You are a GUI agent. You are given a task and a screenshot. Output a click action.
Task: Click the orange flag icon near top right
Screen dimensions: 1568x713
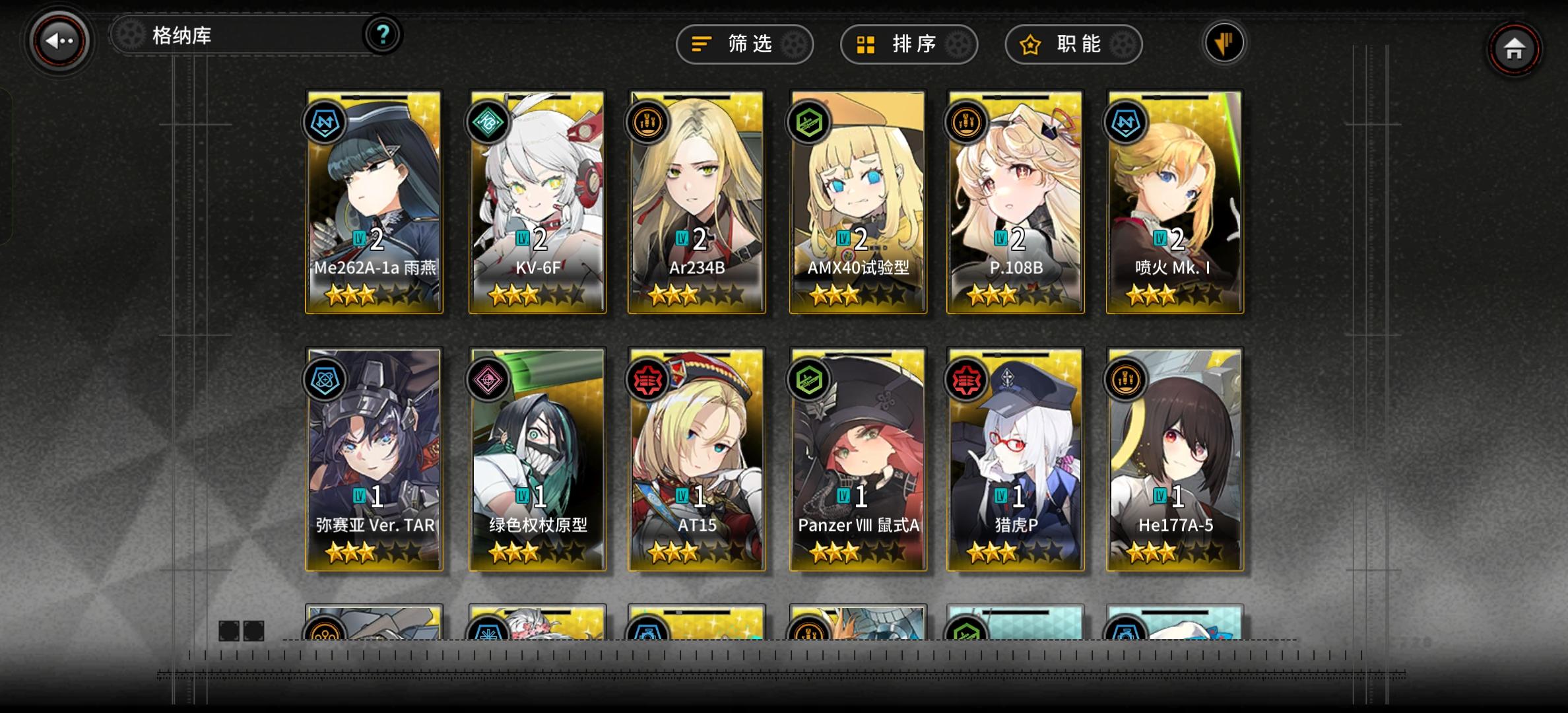[1224, 42]
